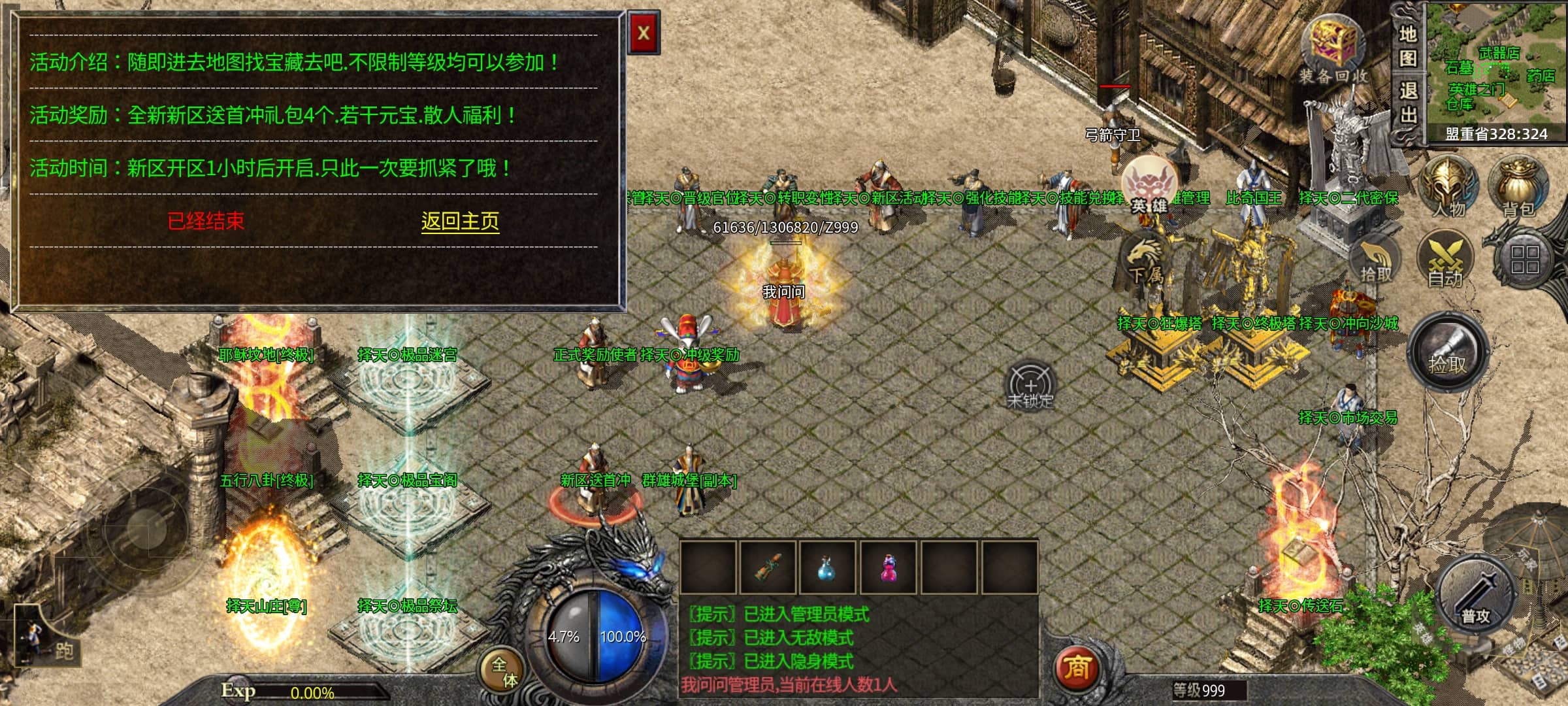The width and height of the screenshot is (1568, 706).
Task: Open the 商 shop button
Action: point(1076,668)
